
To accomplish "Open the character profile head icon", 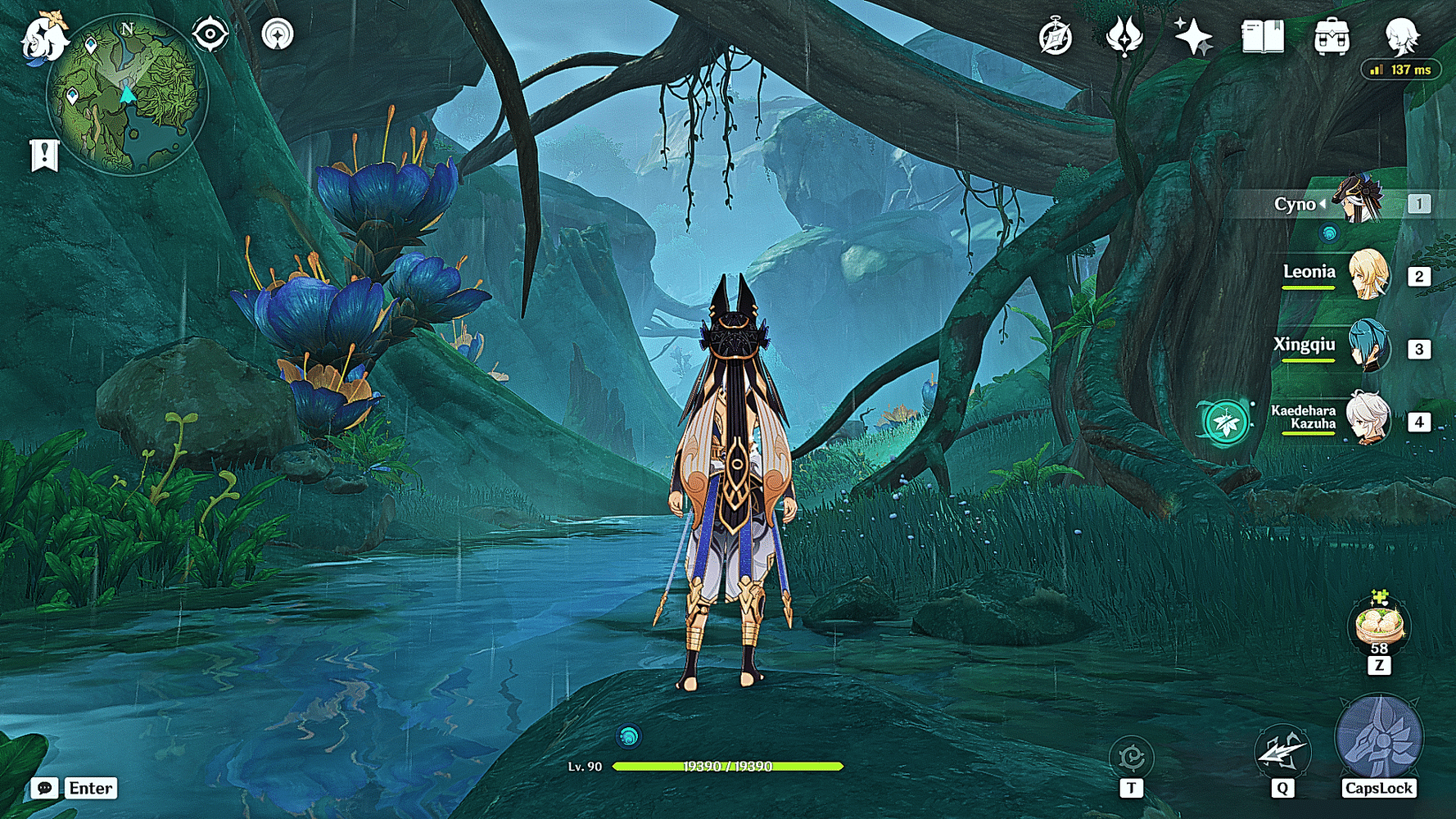I will pos(1401,37).
